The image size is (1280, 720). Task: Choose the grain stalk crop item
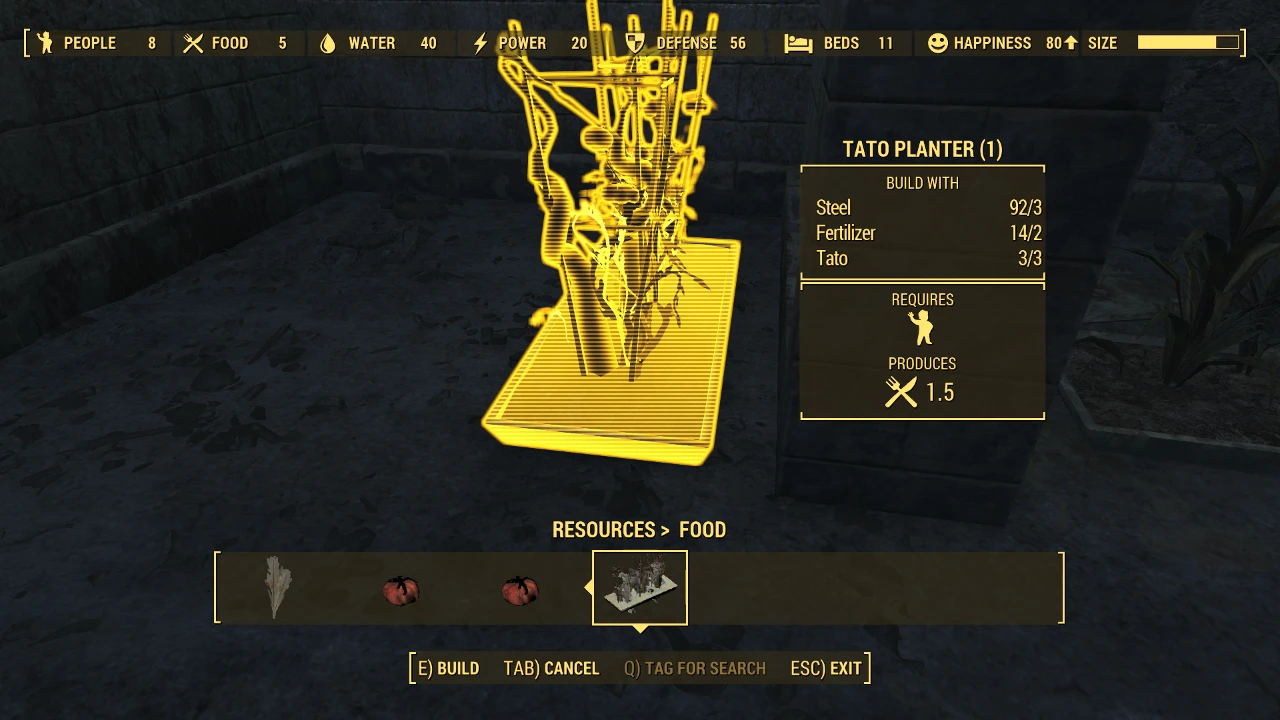pyautogui.click(x=276, y=588)
